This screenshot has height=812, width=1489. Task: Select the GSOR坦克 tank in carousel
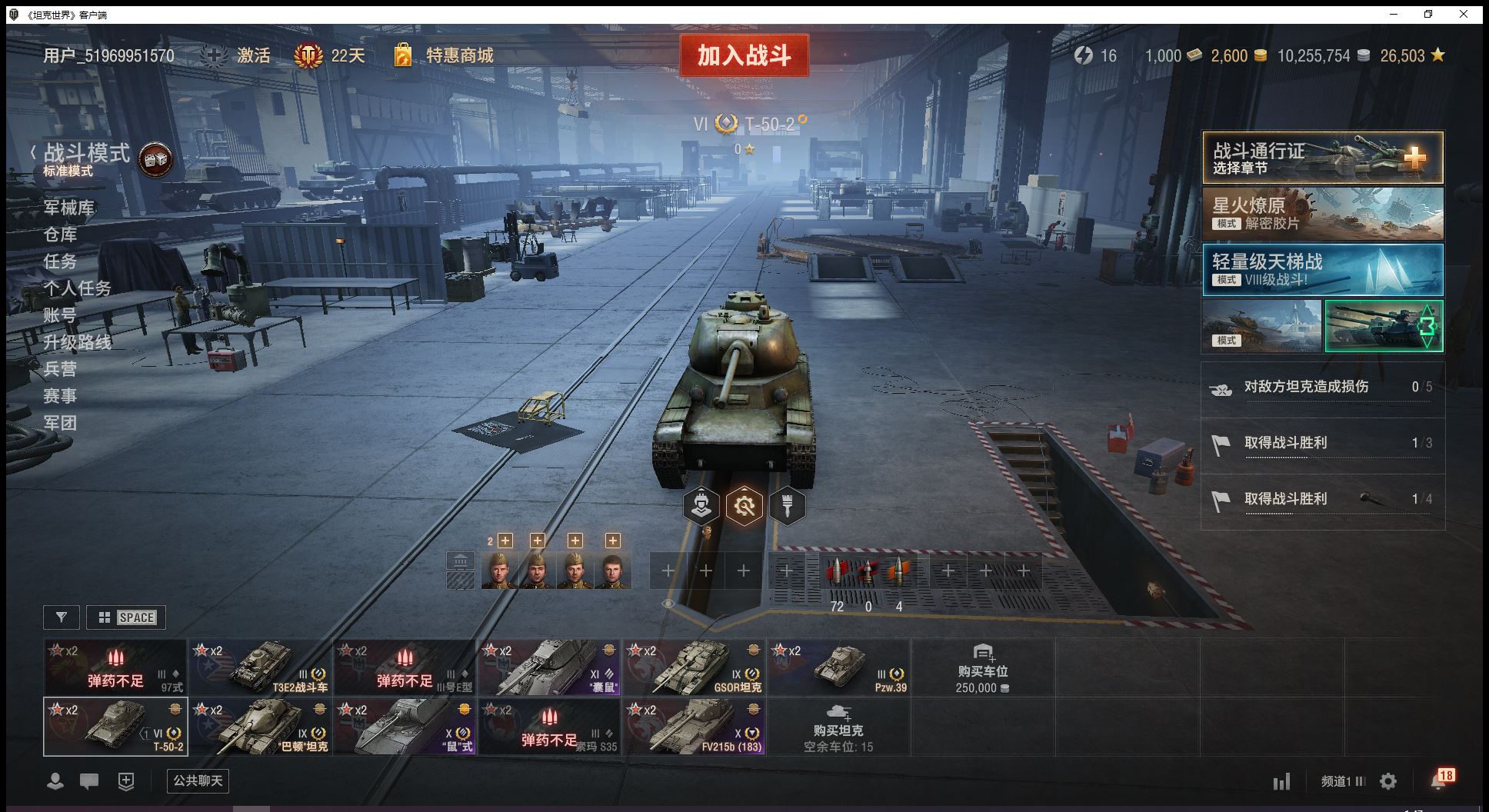[694, 667]
